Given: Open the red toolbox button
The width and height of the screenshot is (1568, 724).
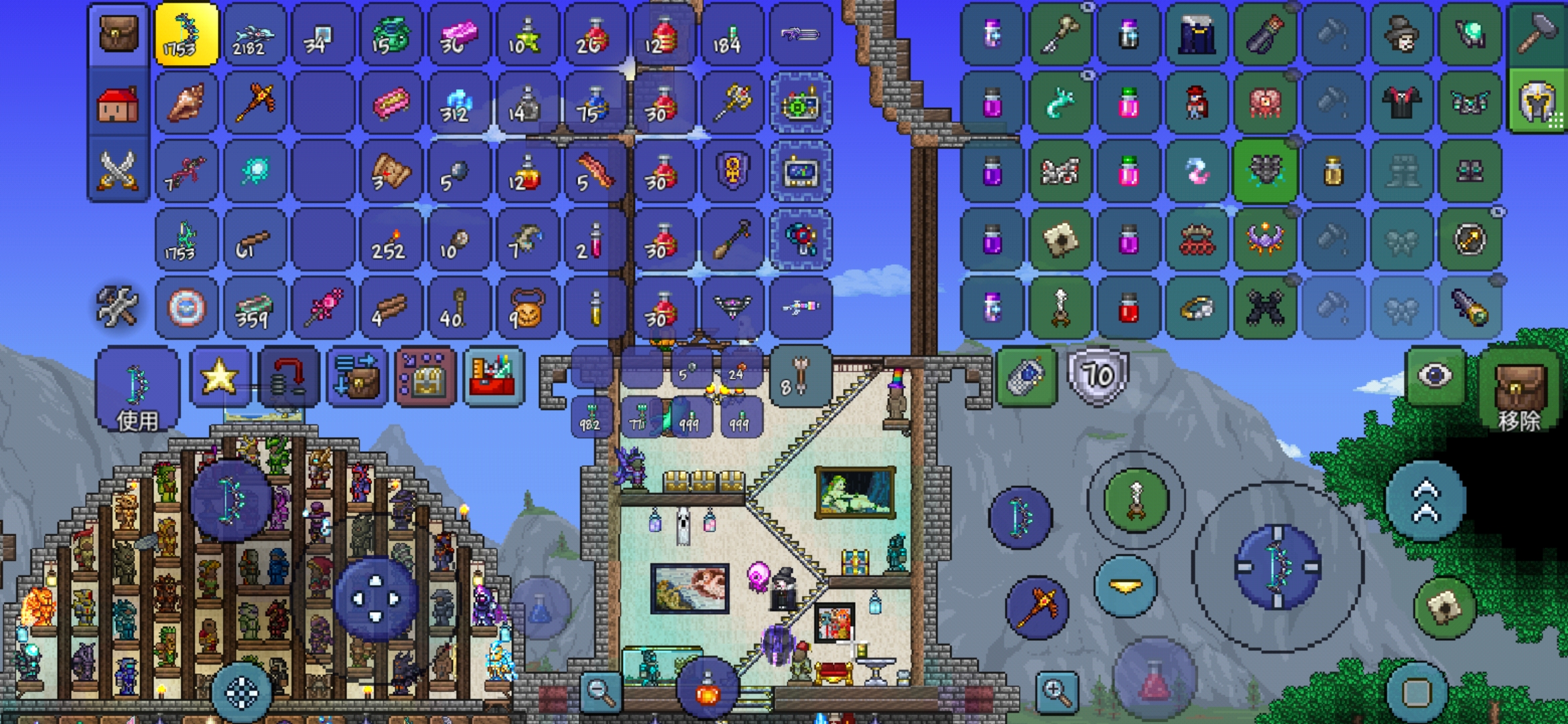Looking at the screenshot, I should click(x=493, y=378).
